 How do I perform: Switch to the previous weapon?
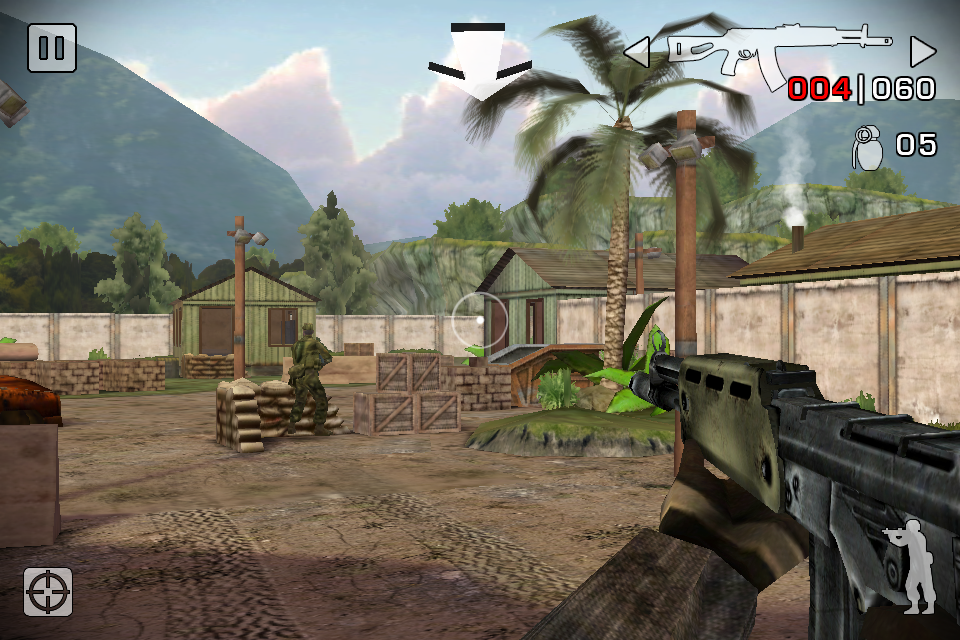pyautogui.click(x=637, y=51)
